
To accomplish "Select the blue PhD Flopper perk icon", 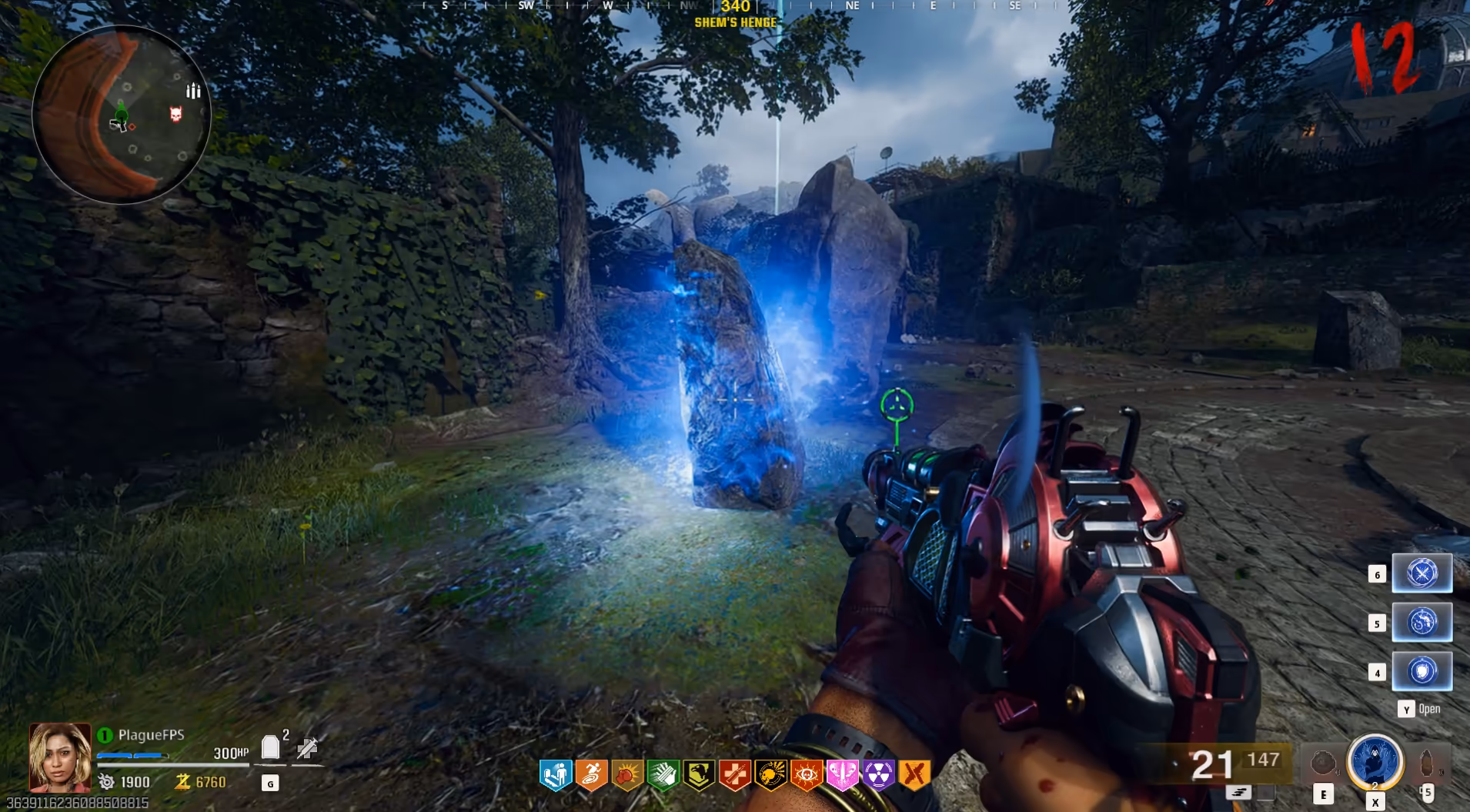I will (556, 775).
